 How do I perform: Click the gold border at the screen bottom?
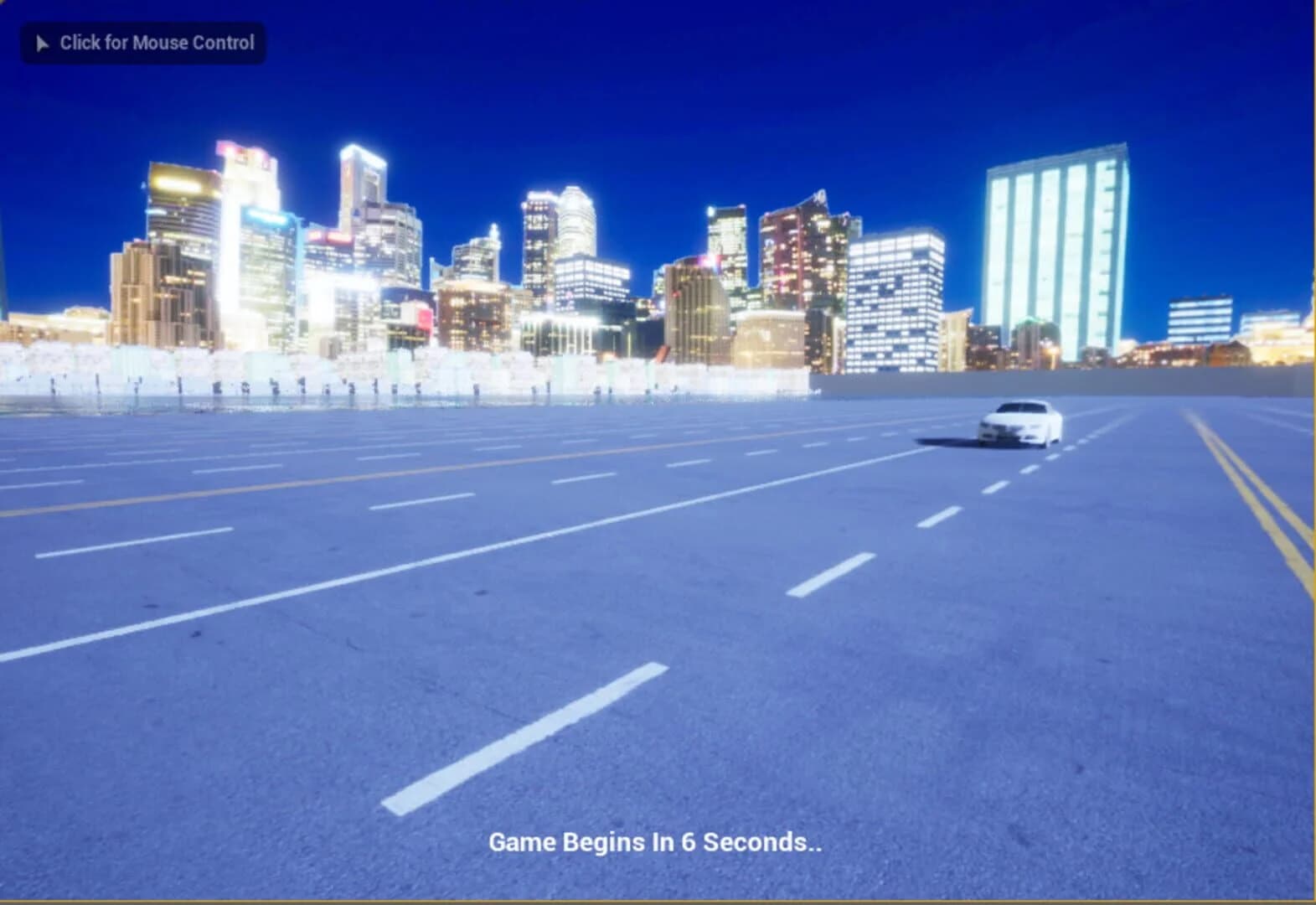pos(658,900)
